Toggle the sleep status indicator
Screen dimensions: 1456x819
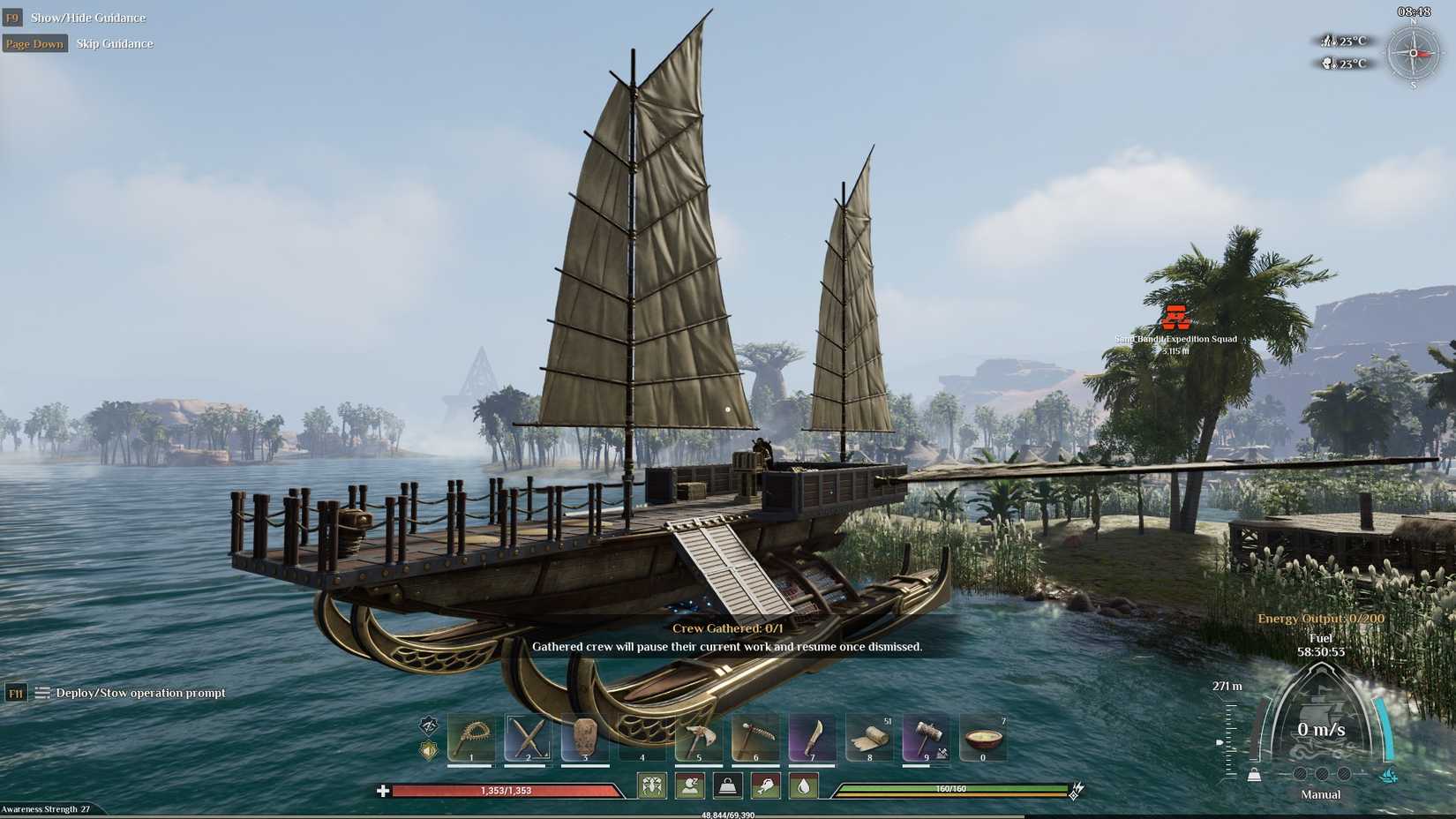coord(690,785)
